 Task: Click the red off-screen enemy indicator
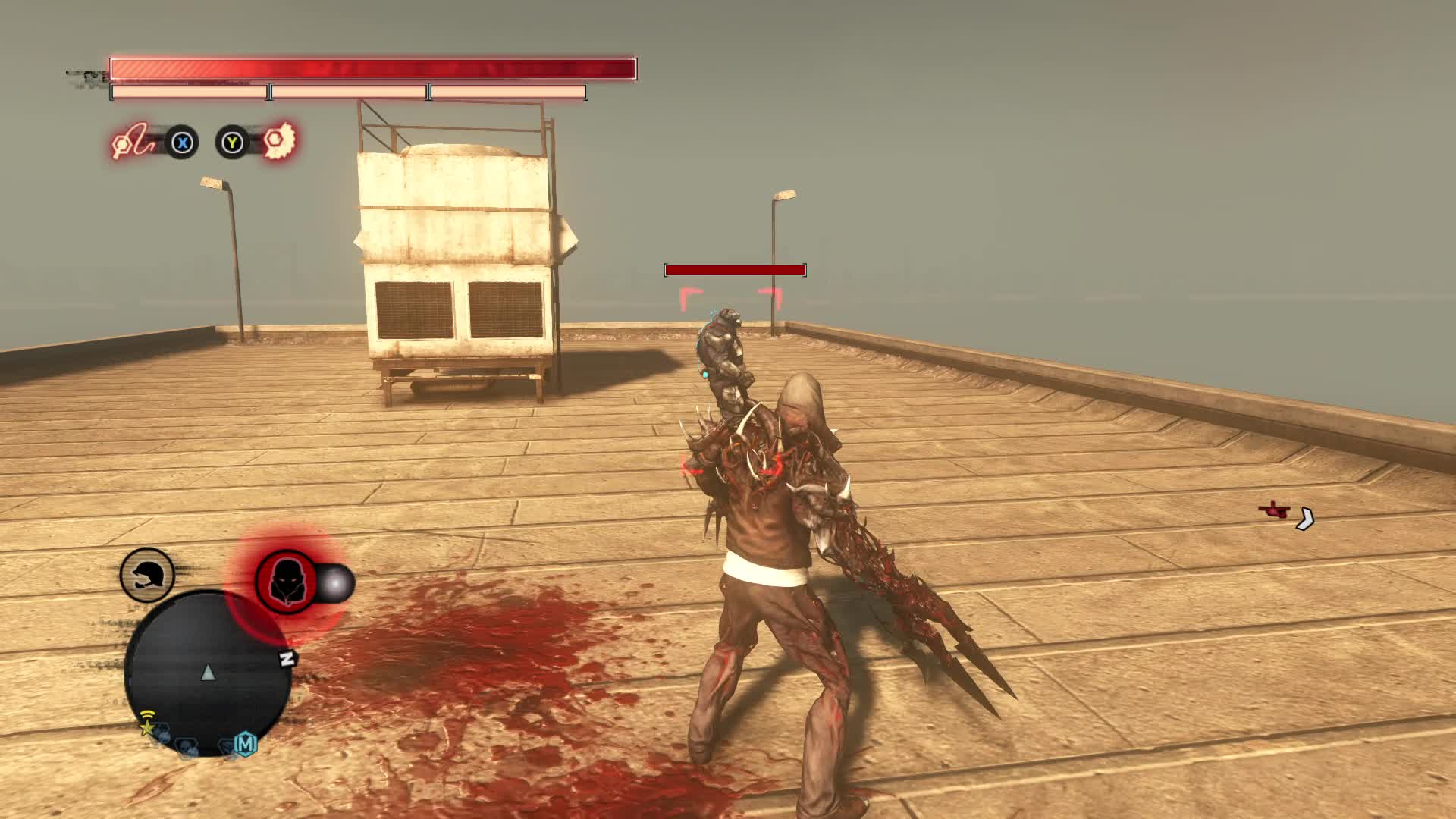point(1275,510)
